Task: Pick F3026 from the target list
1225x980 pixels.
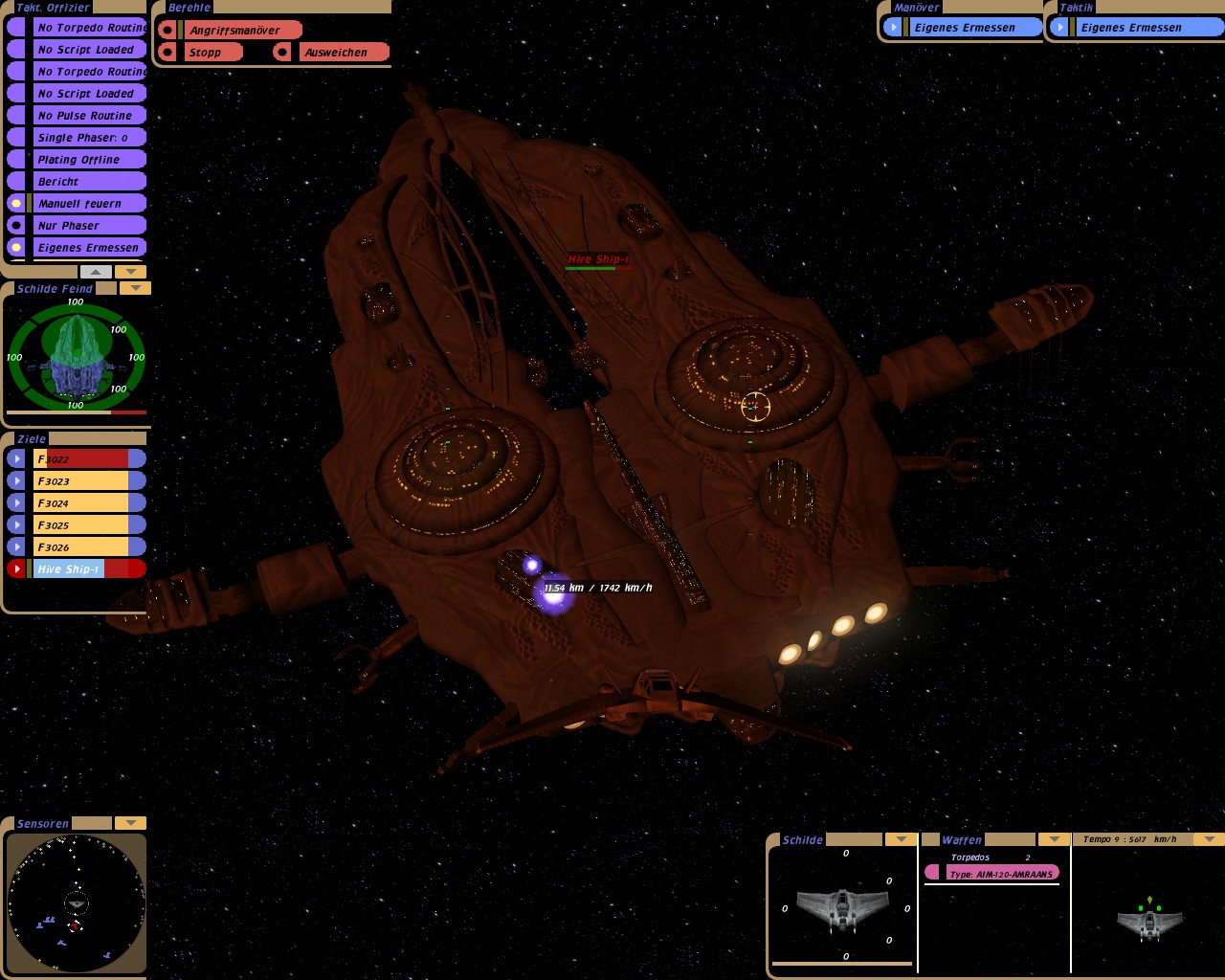Action: 88,547
